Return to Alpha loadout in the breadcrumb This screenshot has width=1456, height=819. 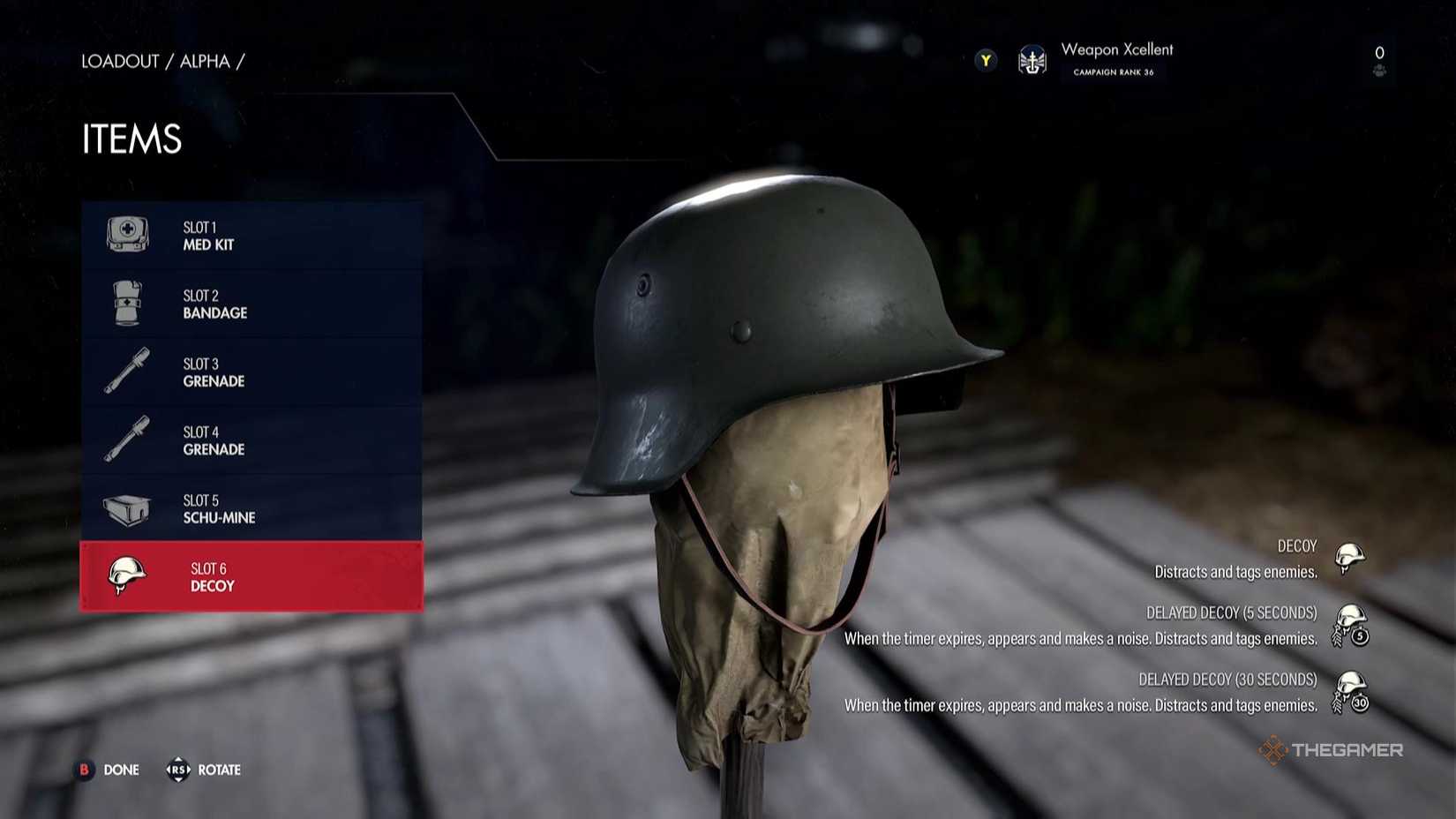coord(205,61)
